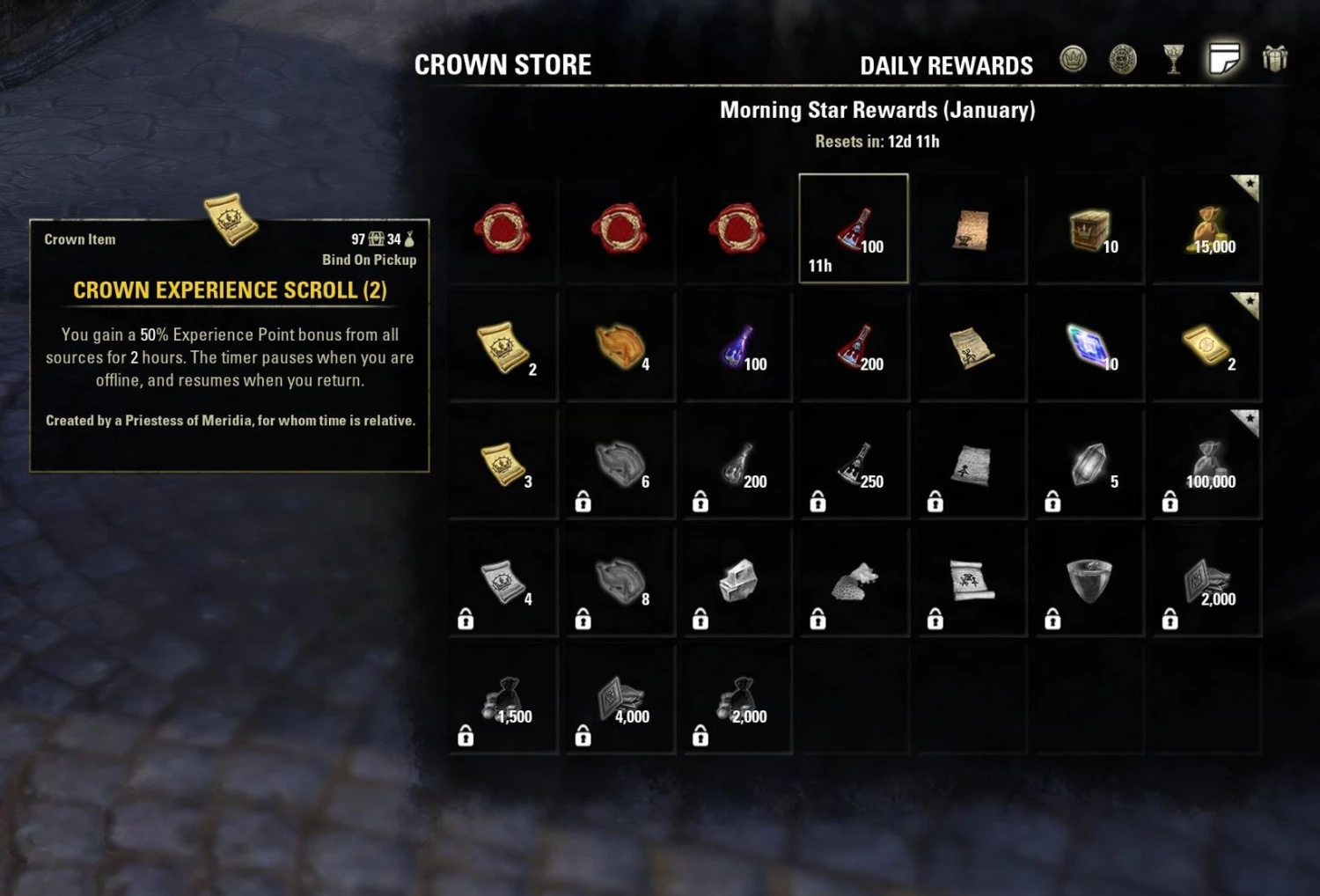Open the gift box tab

coord(1274,60)
